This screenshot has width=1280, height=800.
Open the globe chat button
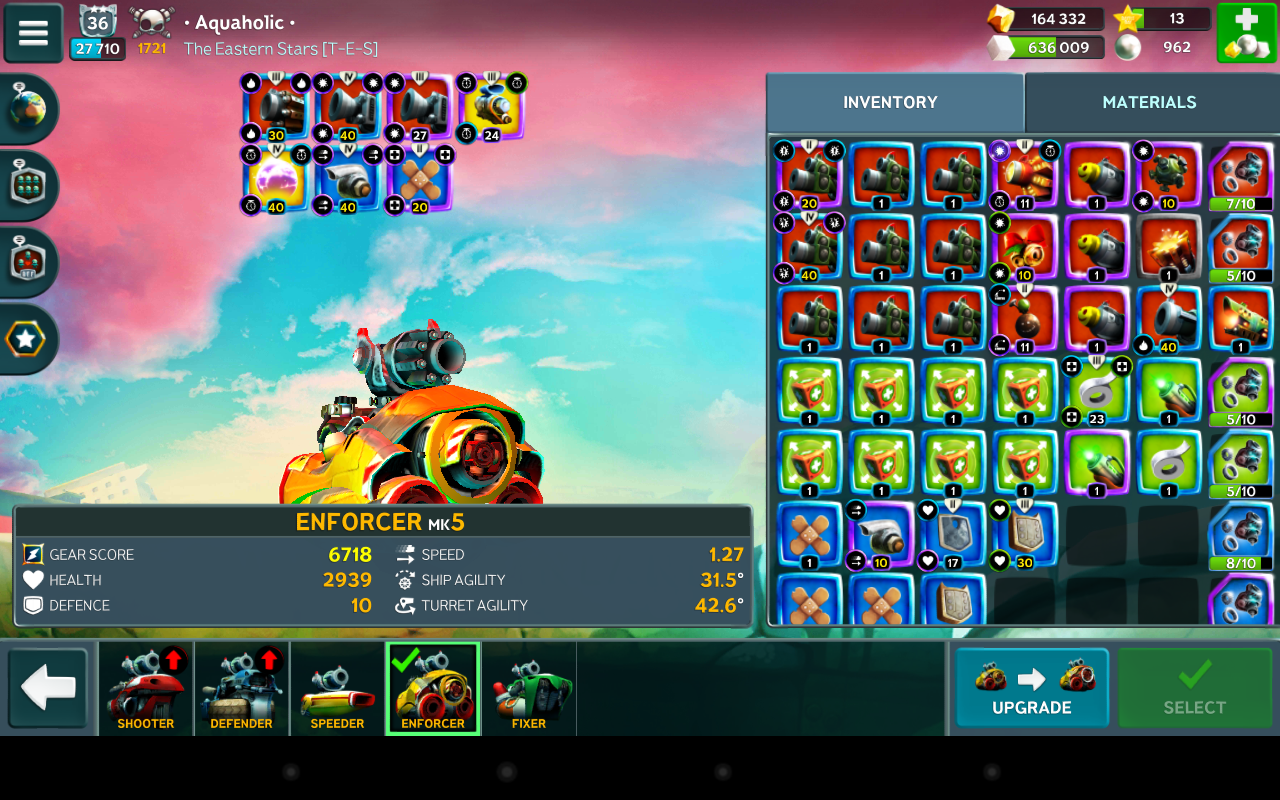pos(28,109)
